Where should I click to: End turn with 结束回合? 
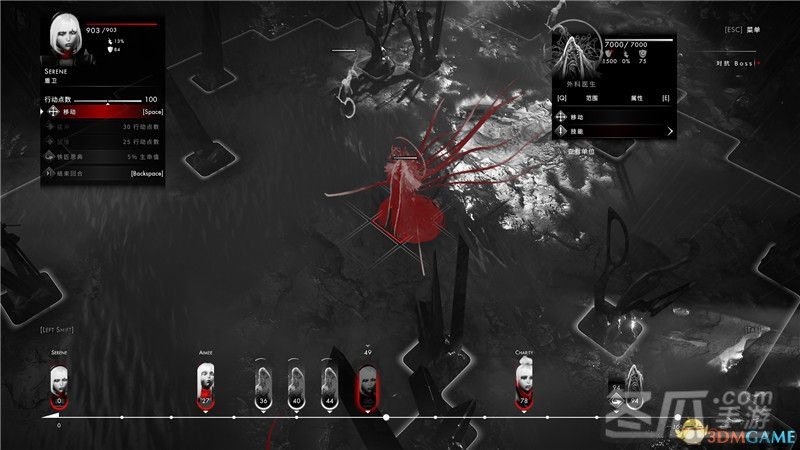tap(100, 173)
